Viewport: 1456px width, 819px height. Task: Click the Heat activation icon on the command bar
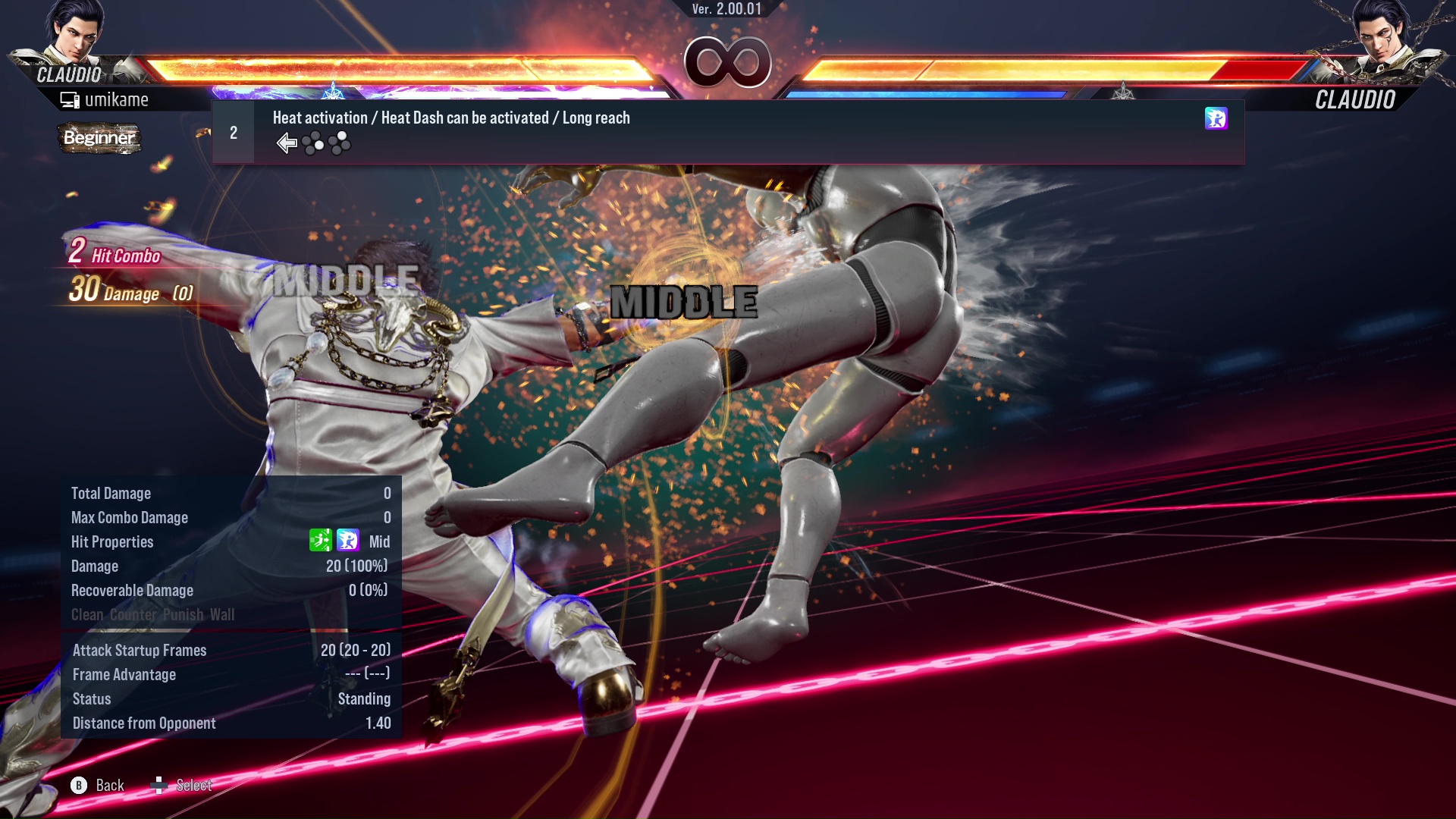click(x=1216, y=120)
